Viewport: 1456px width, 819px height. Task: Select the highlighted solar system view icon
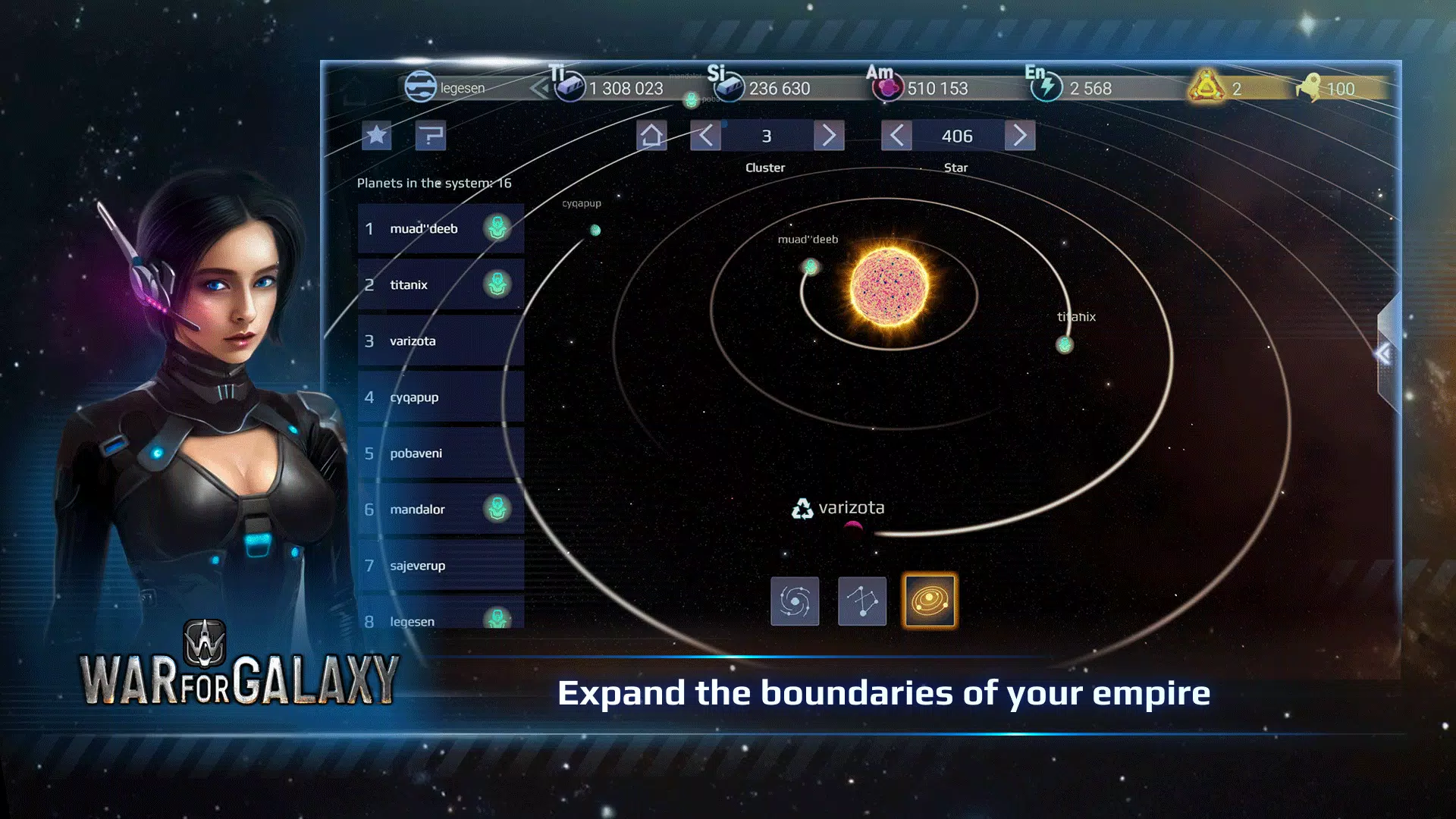click(x=930, y=601)
